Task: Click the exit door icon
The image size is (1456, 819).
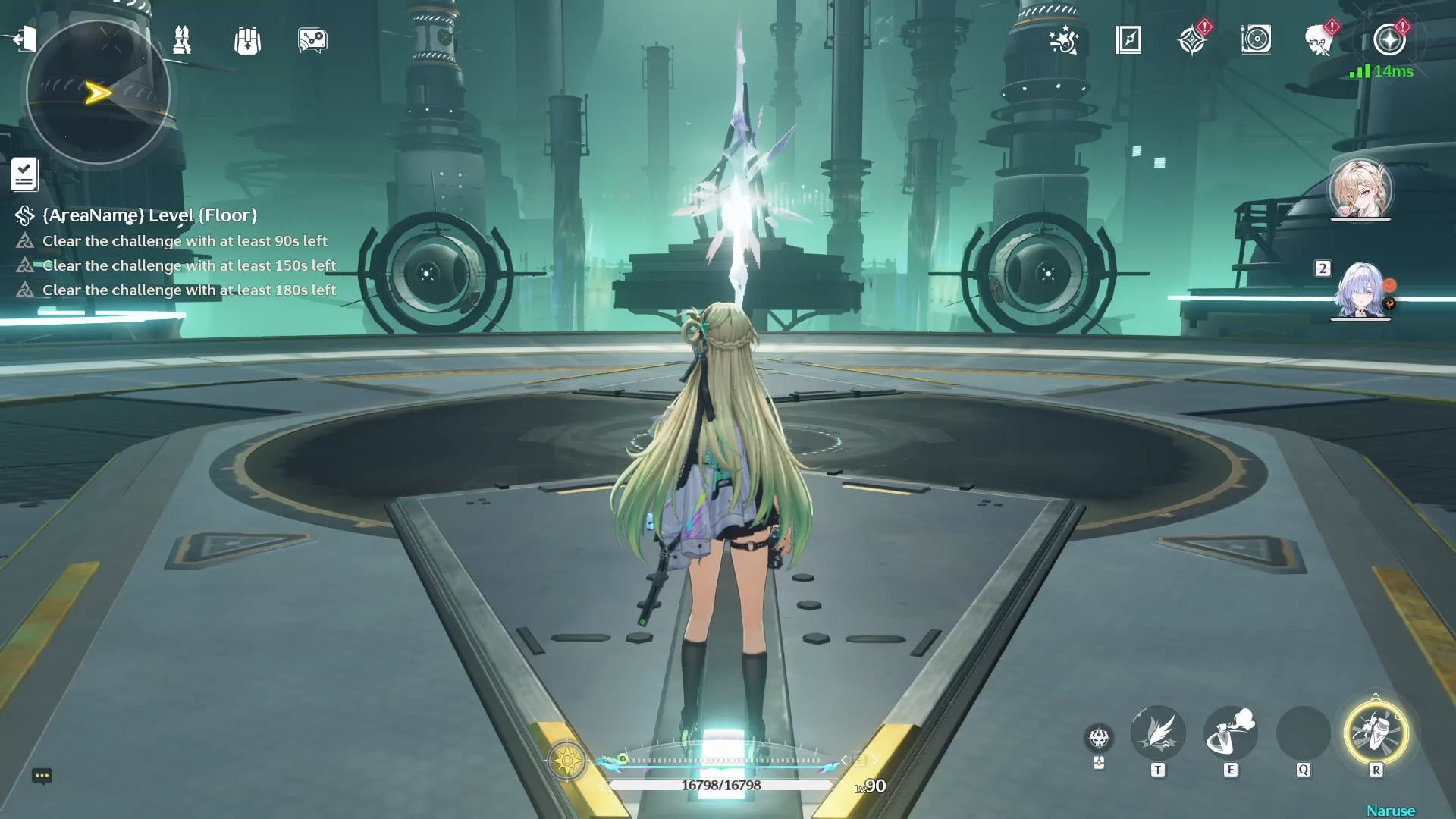Action: (x=24, y=39)
